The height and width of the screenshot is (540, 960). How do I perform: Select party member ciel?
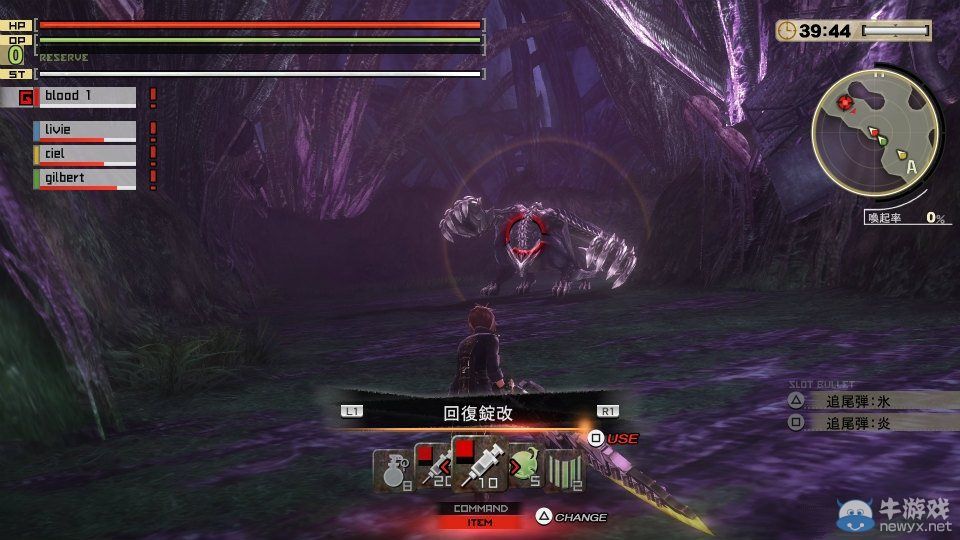click(86, 154)
